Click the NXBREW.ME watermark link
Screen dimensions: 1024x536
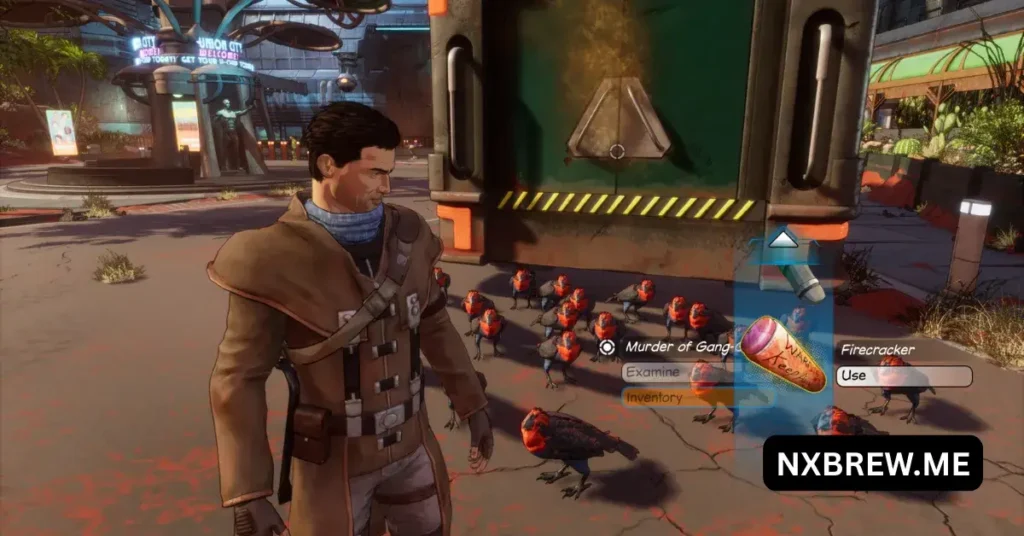click(x=873, y=462)
